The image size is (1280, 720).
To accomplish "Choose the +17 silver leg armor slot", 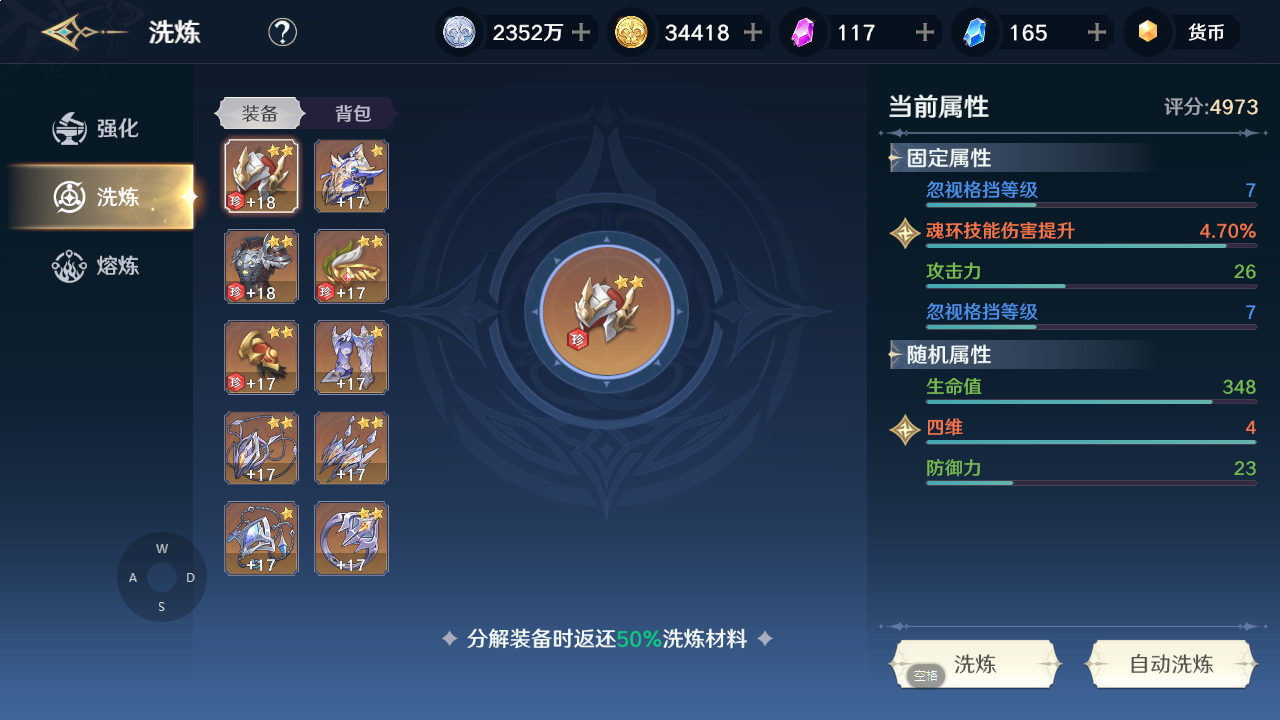I will (351, 357).
